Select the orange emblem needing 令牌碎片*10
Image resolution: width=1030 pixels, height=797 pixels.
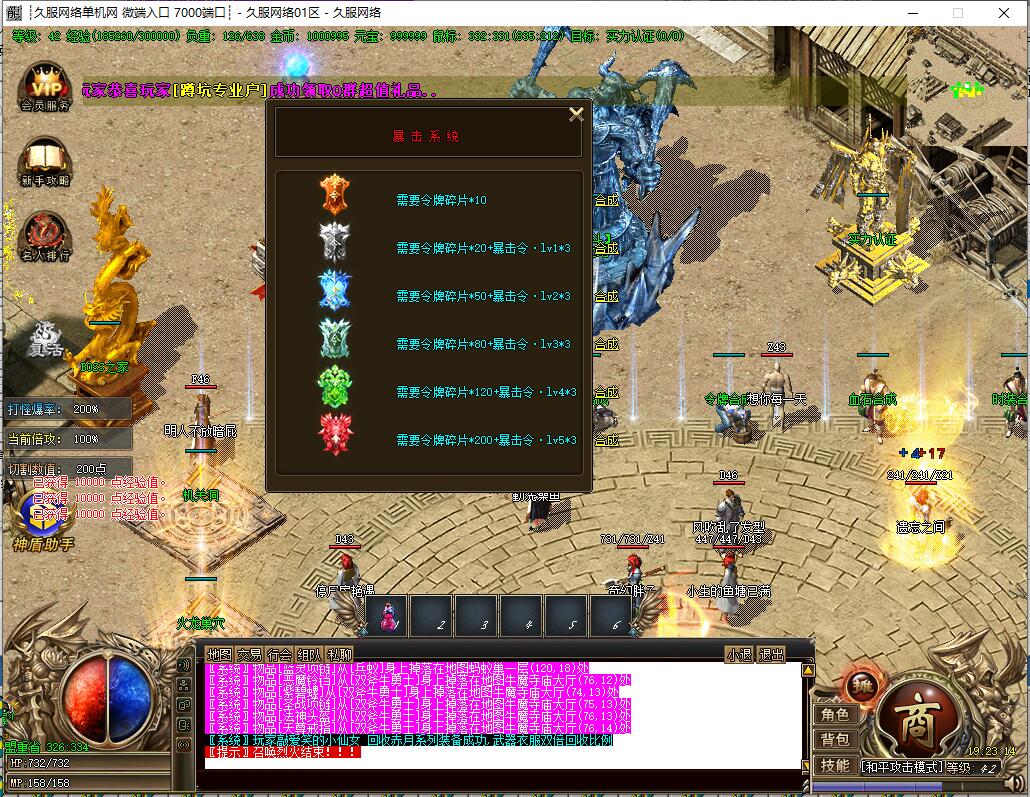pyautogui.click(x=333, y=194)
